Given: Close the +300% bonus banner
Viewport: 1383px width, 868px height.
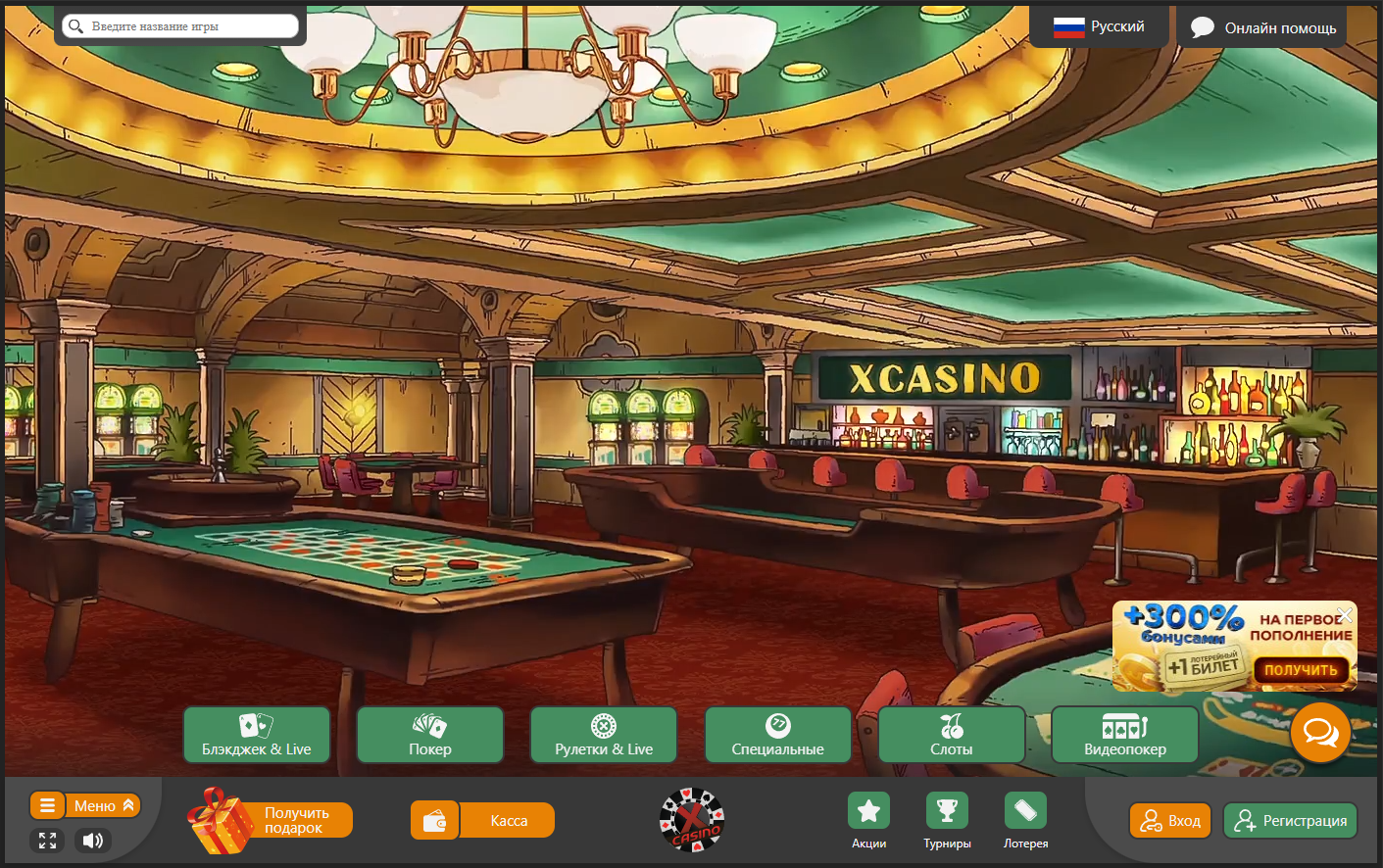Looking at the screenshot, I should (x=1345, y=614).
